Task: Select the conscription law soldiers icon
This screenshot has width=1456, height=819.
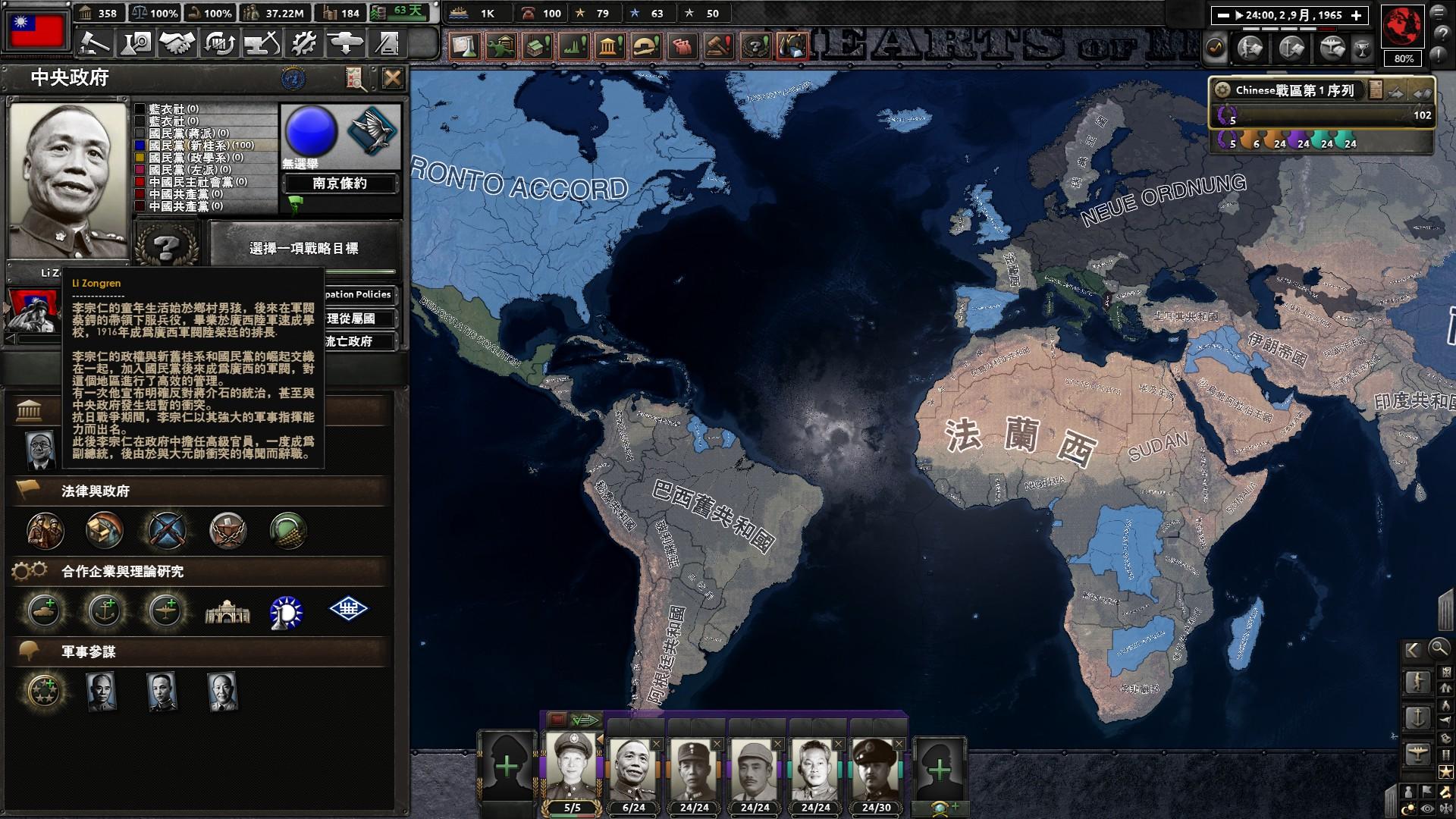Action: (45, 530)
